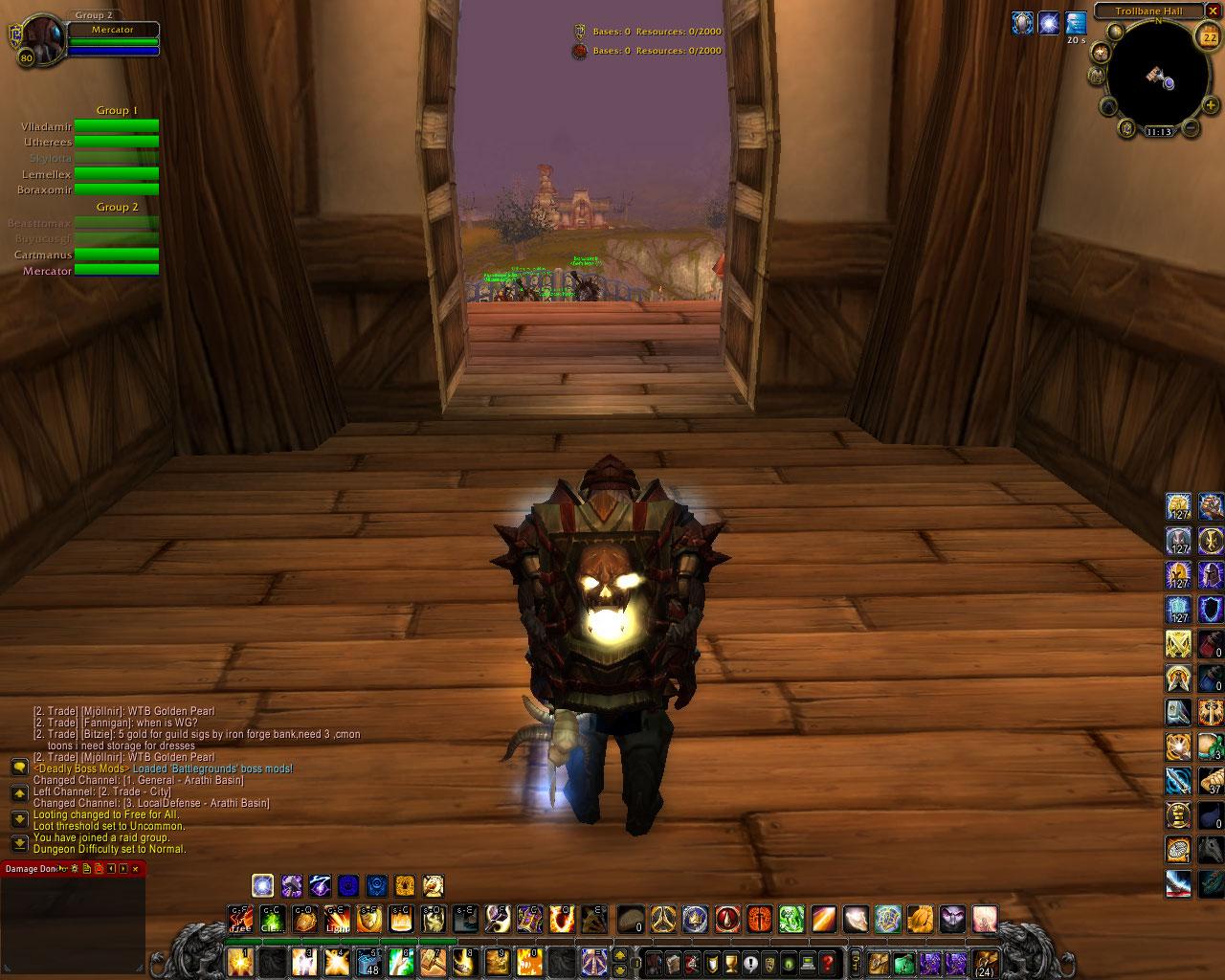Open the red question mark help button
Image resolution: width=1225 pixels, height=980 pixels.
828,962
